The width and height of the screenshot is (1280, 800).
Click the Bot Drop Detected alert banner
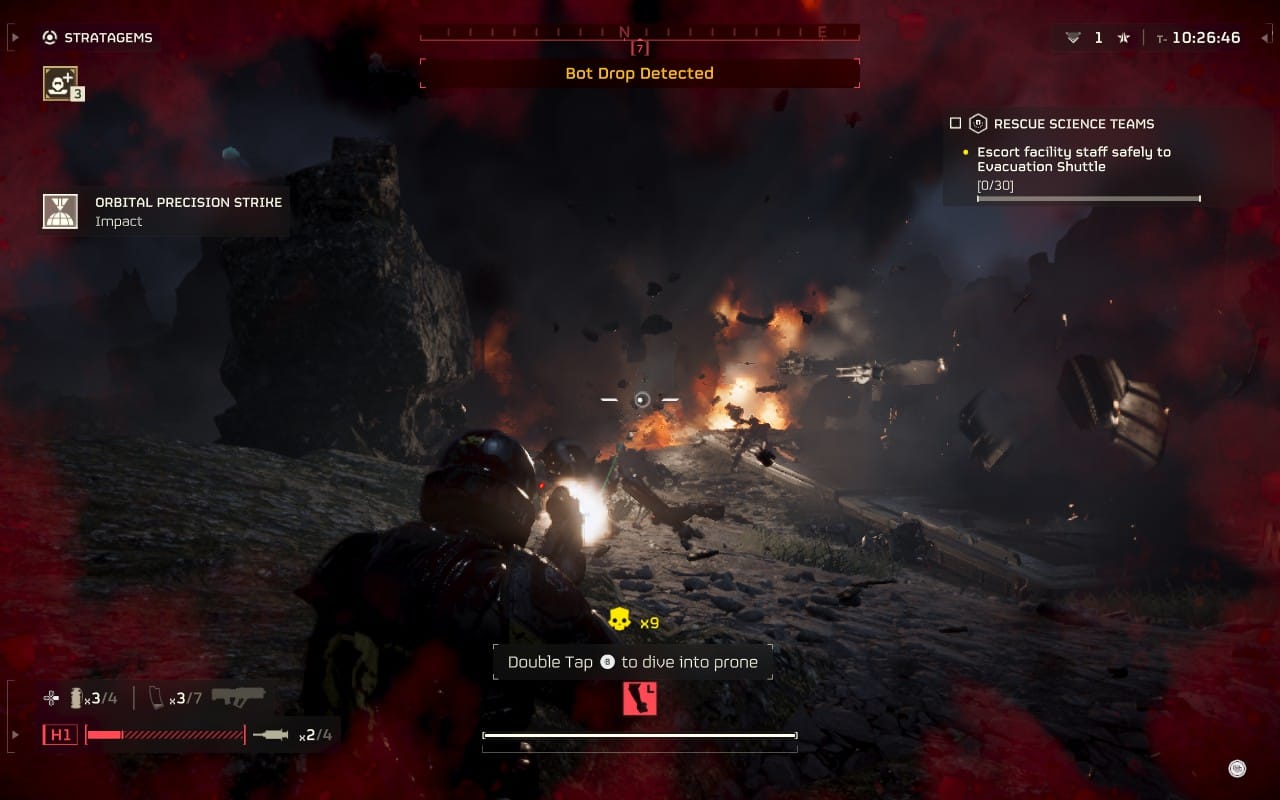coord(639,73)
